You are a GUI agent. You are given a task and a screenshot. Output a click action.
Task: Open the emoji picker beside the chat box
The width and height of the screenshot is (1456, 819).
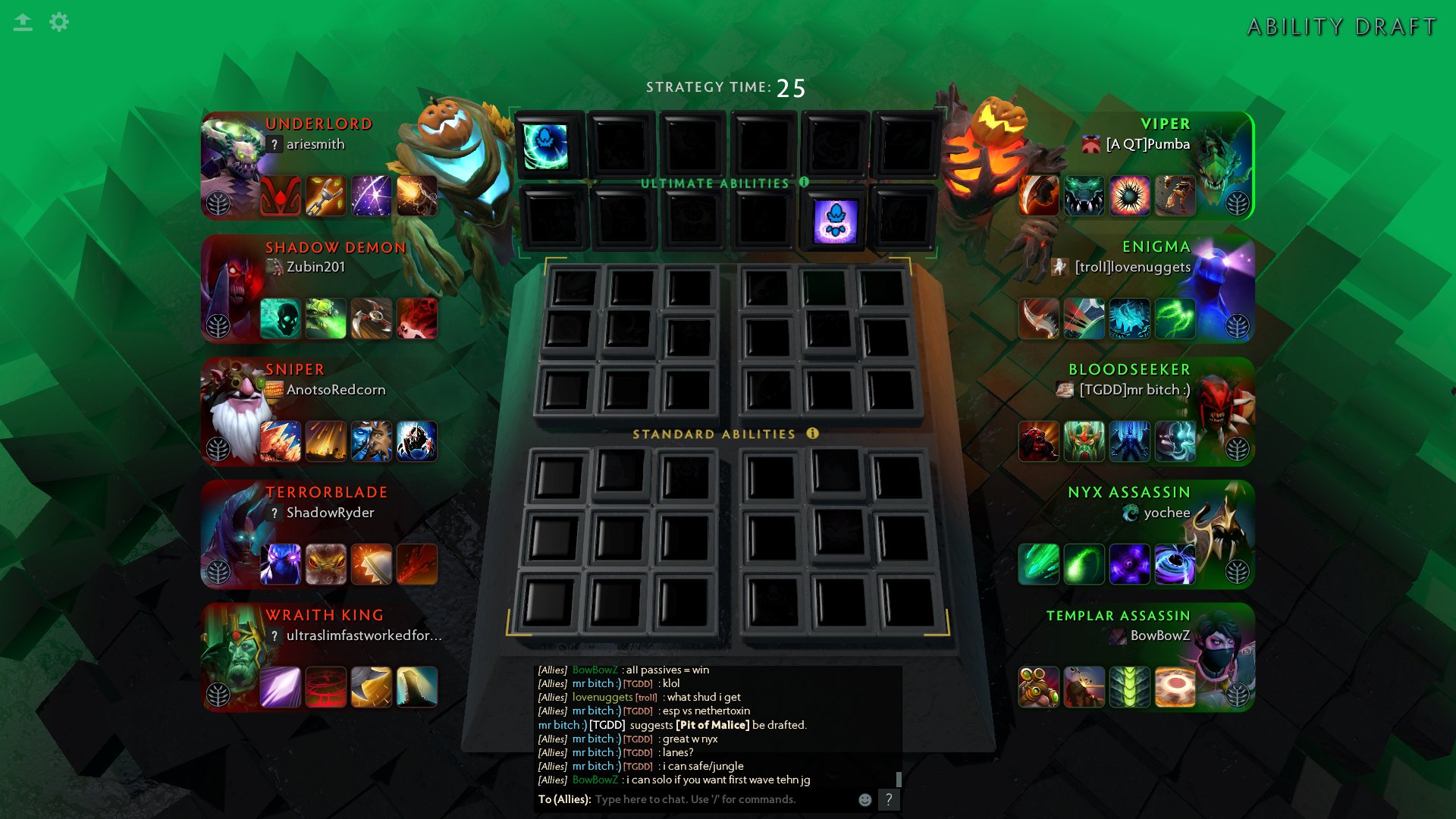click(x=864, y=799)
